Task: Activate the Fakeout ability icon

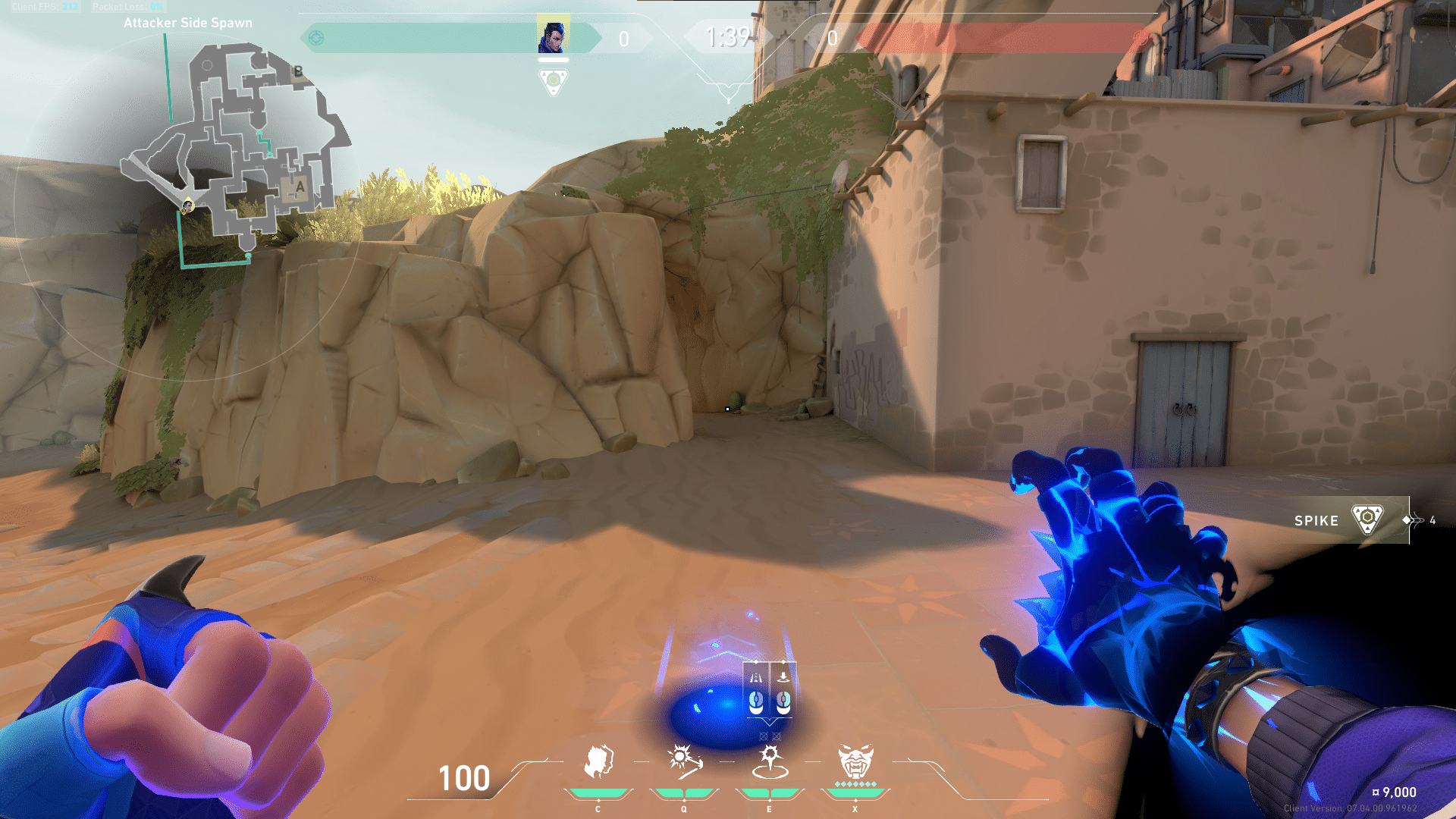Action: 598,761
